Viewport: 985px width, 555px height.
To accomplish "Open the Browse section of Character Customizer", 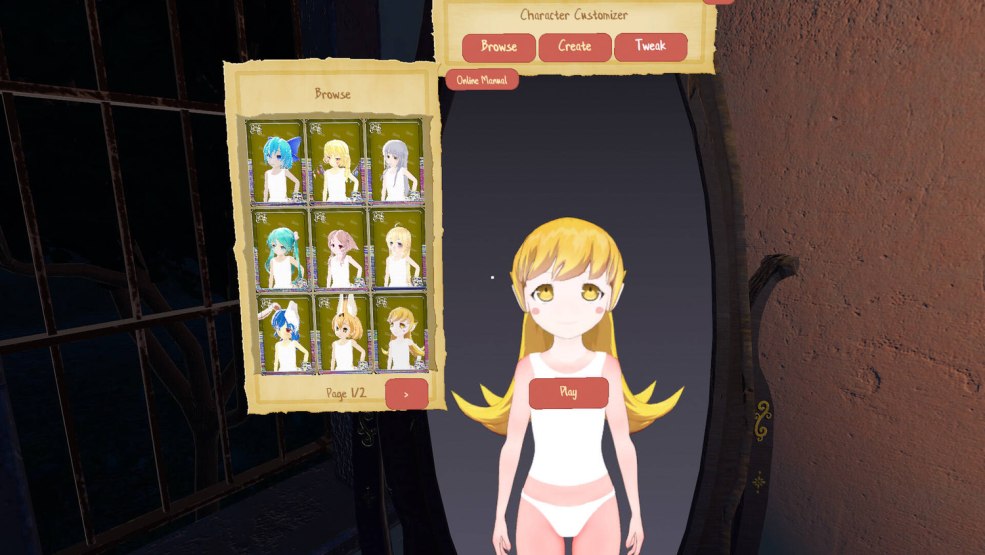I will (498, 47).
